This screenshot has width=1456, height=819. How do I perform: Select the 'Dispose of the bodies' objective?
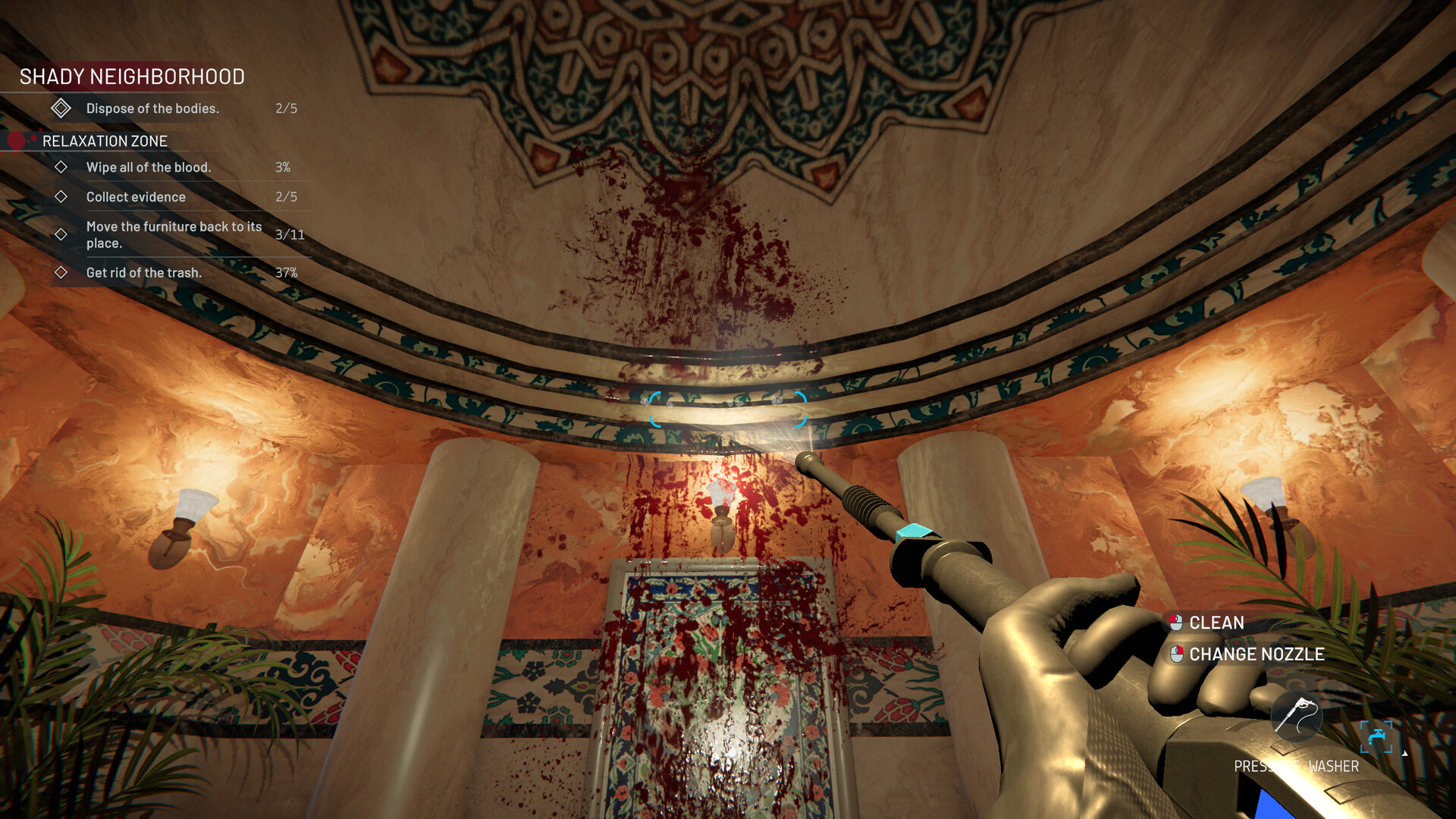152,108
